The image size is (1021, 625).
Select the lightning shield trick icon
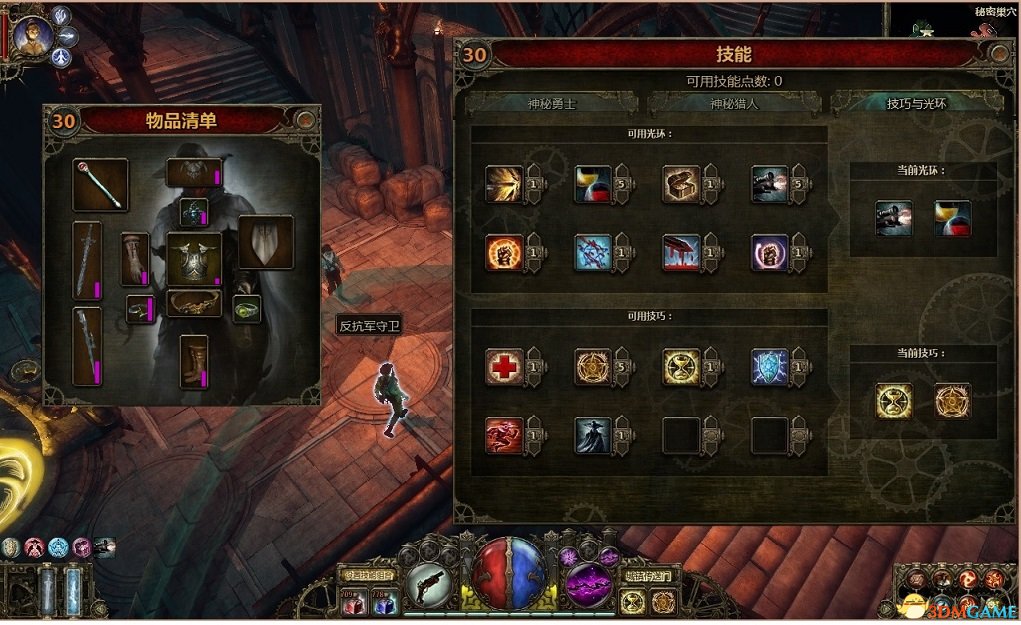770,367
